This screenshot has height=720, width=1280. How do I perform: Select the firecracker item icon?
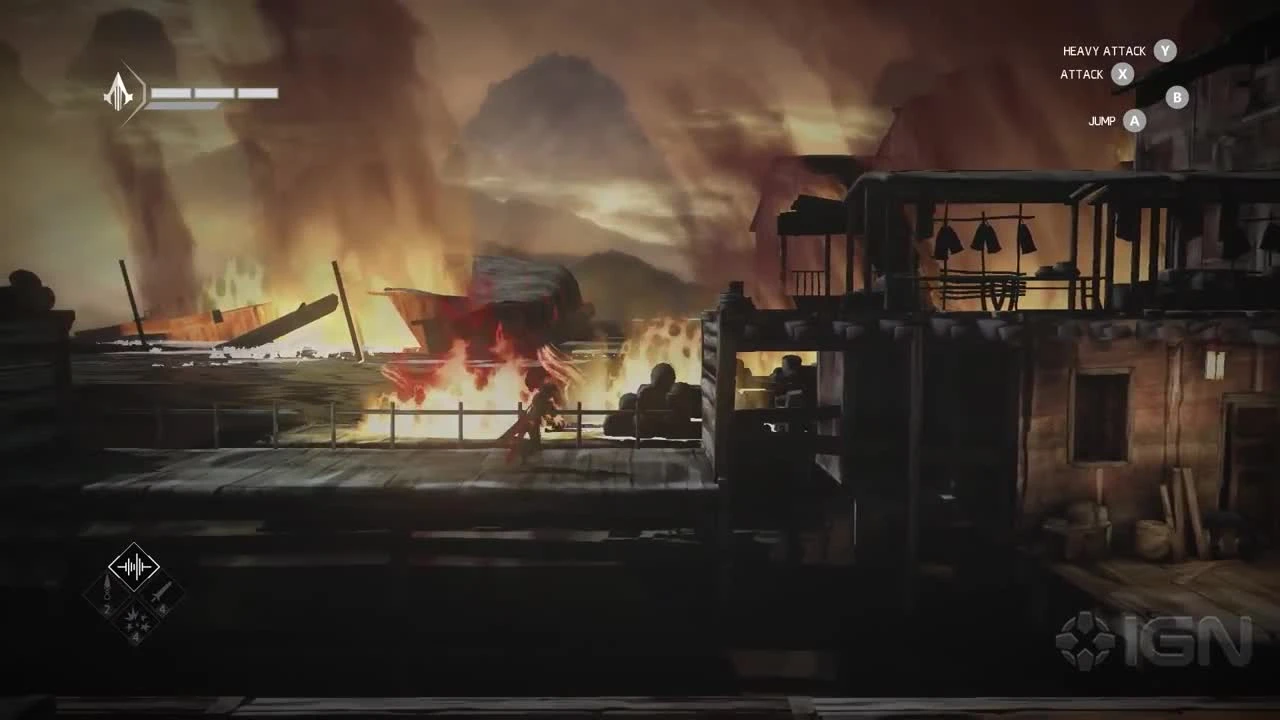135,618
